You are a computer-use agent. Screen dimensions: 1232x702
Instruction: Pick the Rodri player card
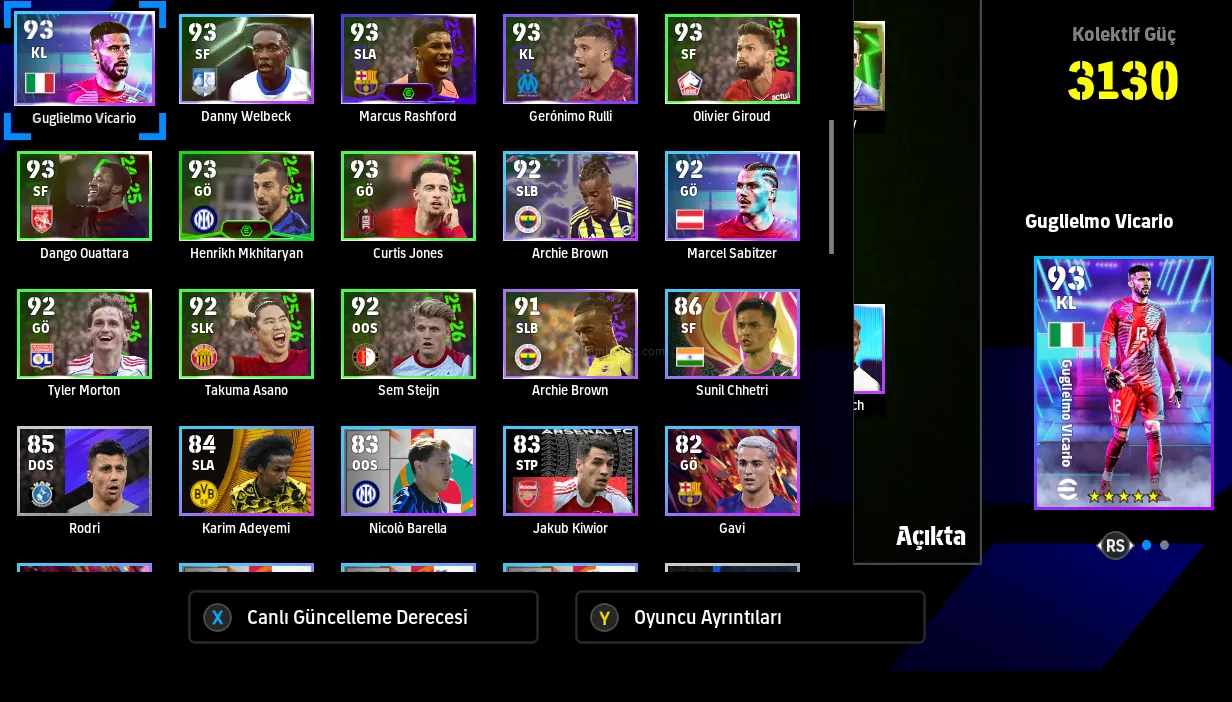point(84,471)
